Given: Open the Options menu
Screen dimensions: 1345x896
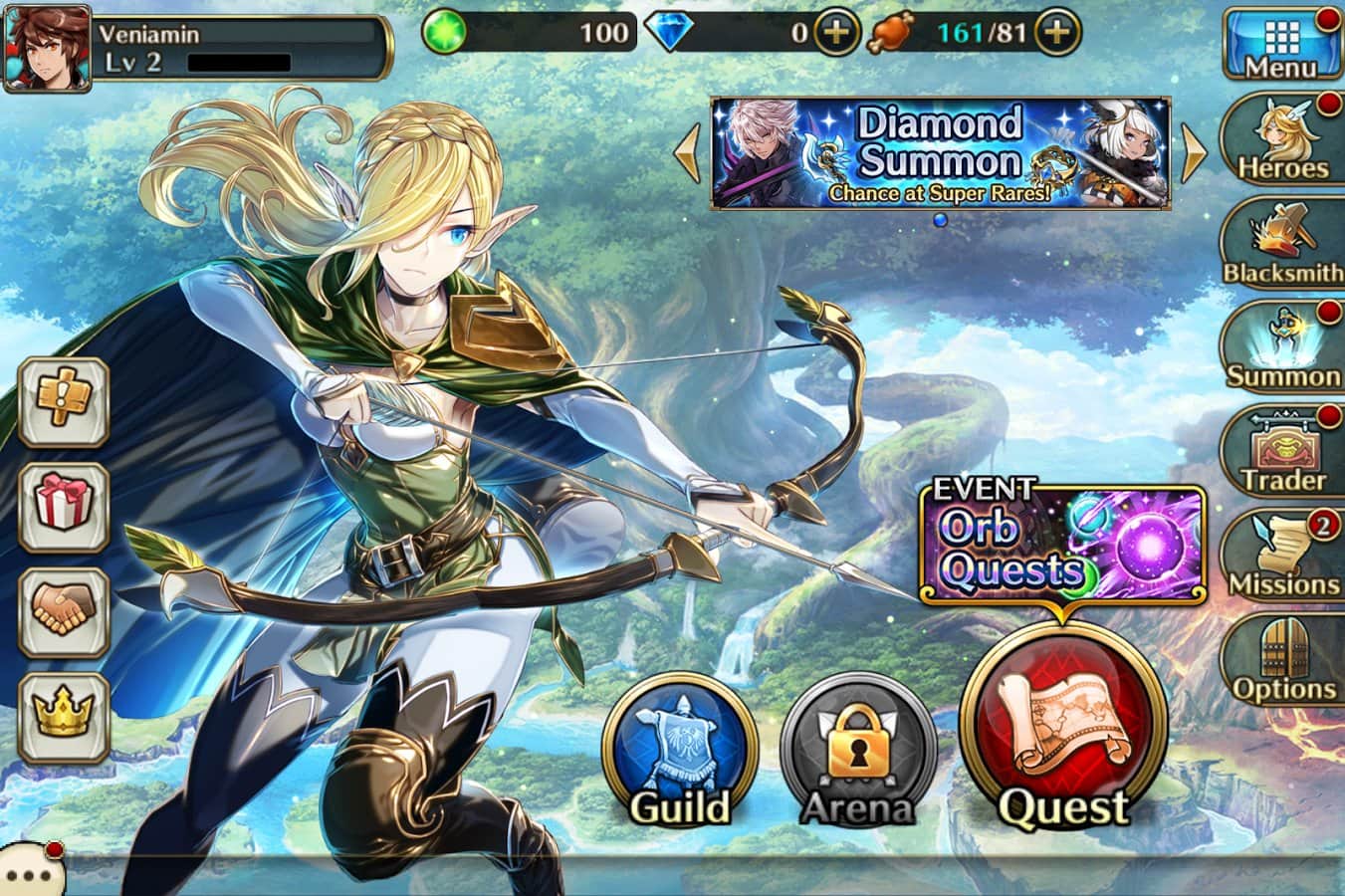Looking at the screenshot, I should [1282, 659].
